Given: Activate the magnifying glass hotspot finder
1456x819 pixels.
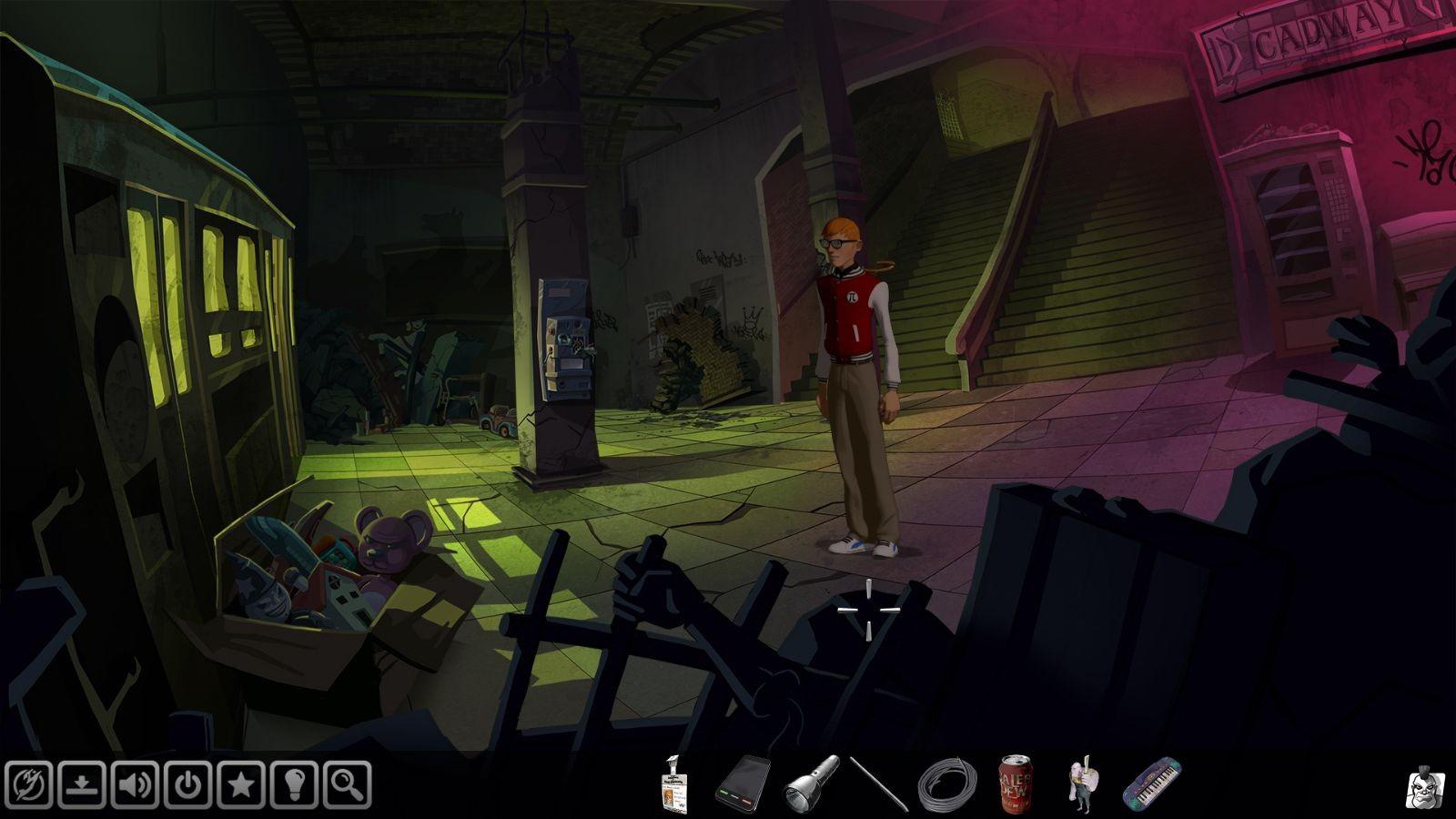Looking at the screenshot, I should 346,784.
